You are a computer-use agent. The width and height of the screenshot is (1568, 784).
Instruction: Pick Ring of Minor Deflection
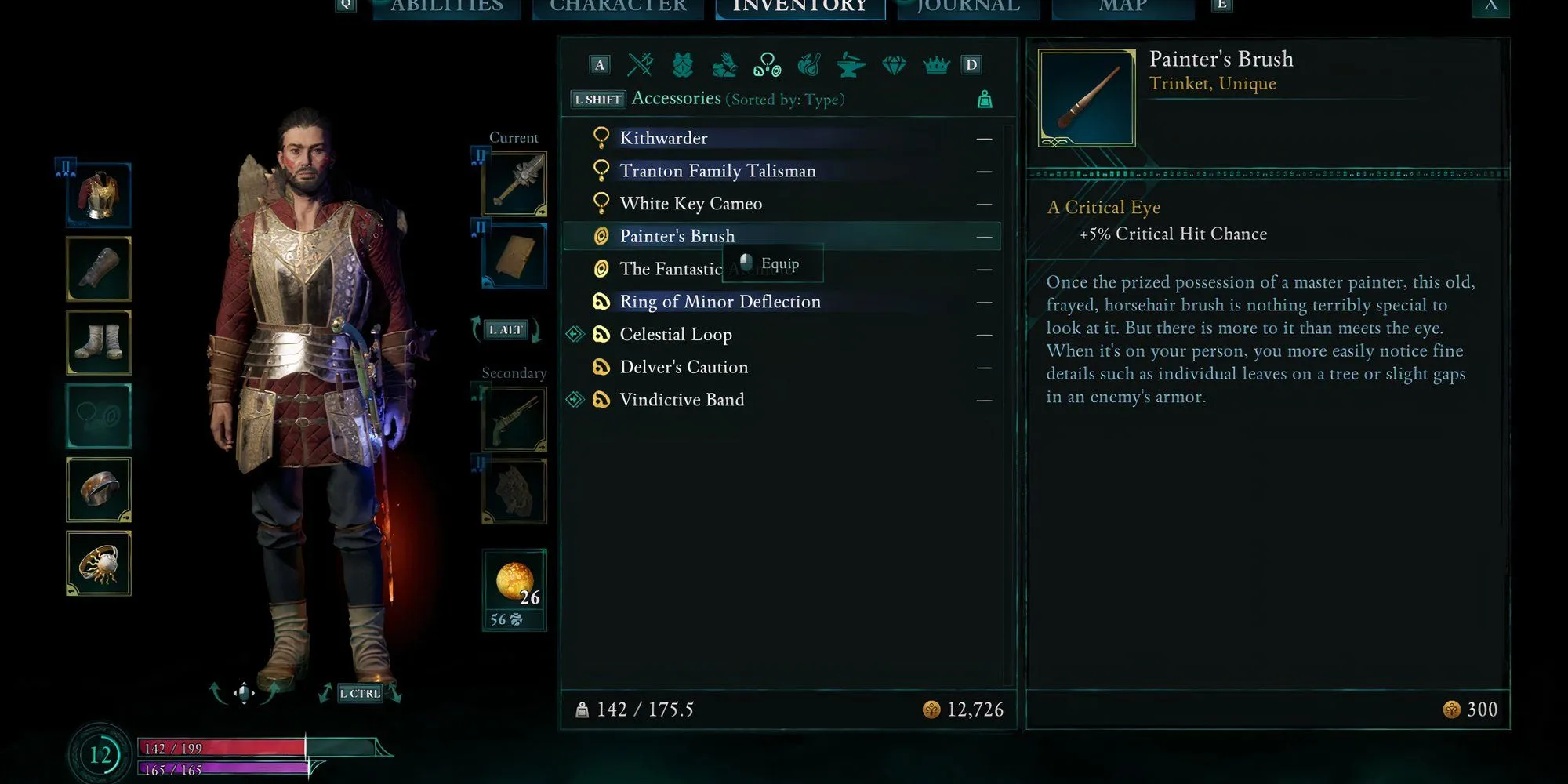pos(720,302)
